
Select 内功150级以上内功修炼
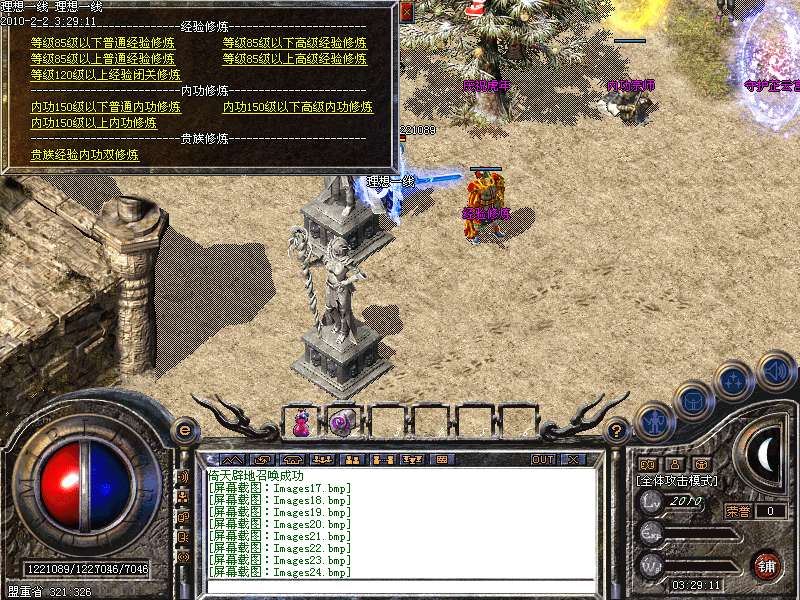coord(94,123)
